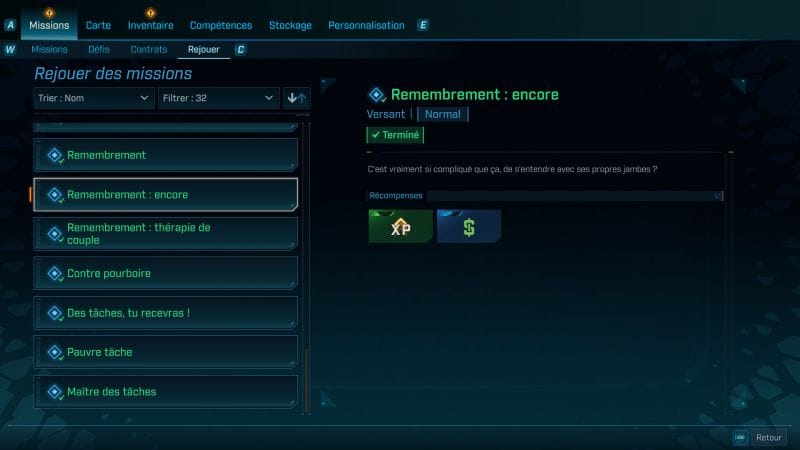The image size is (800, 450).
Task: Pick the Des tâches, tu recevras ! mission
Action: 166,313
